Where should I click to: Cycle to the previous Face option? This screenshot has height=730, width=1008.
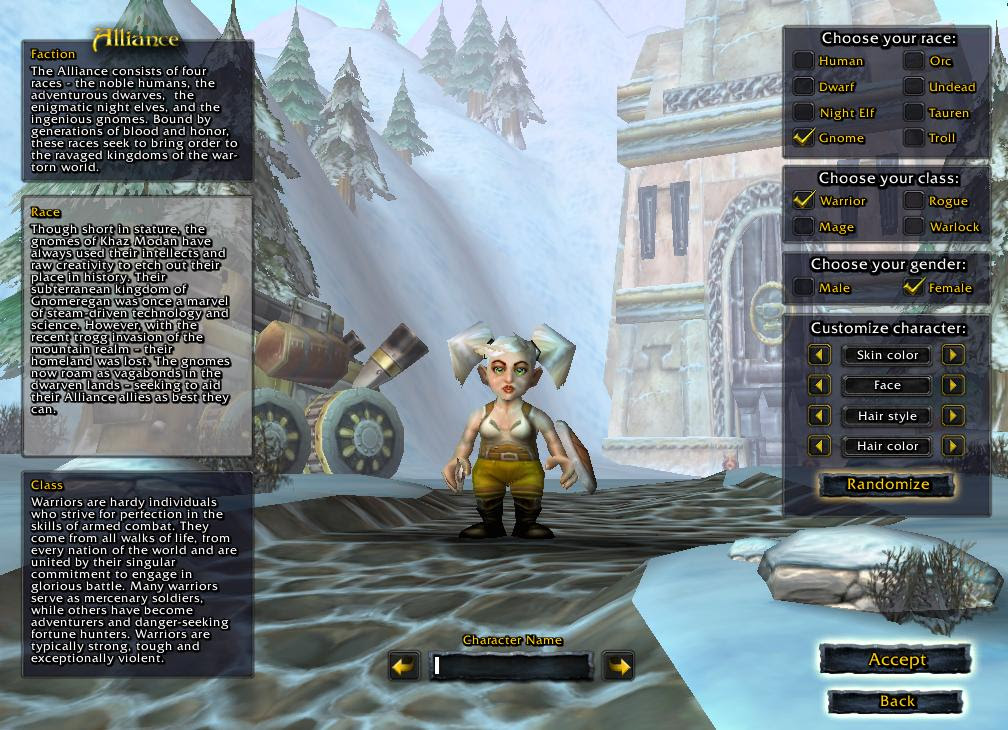pos(820,385)
